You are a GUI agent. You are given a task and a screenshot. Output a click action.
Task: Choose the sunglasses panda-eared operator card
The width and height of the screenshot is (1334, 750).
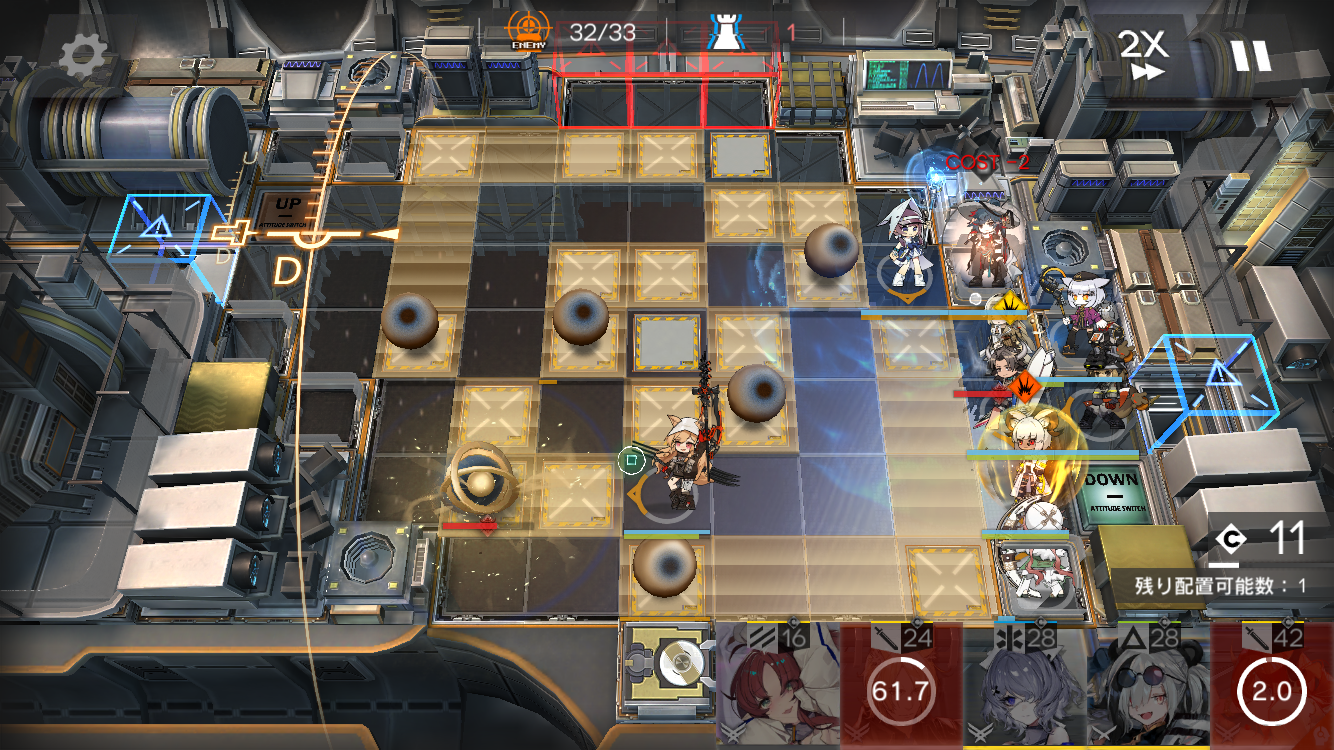point(1147,687)
